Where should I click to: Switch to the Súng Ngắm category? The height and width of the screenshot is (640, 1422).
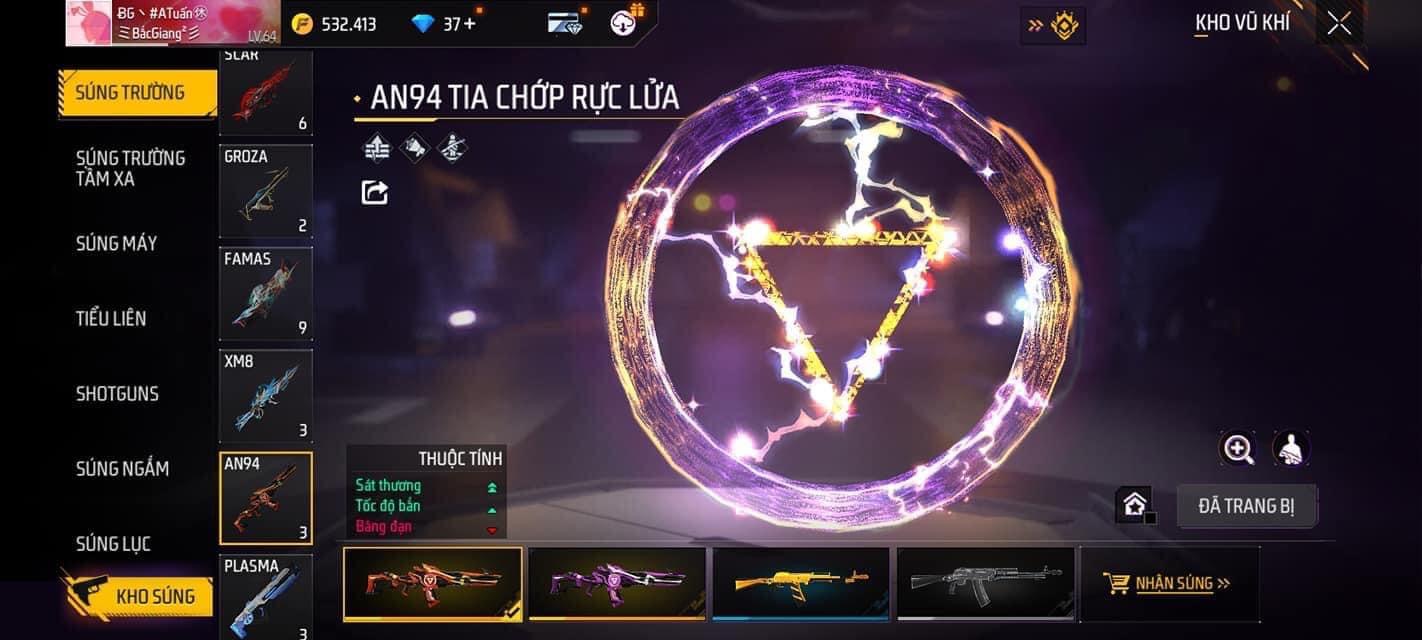[x=122, y=468]
